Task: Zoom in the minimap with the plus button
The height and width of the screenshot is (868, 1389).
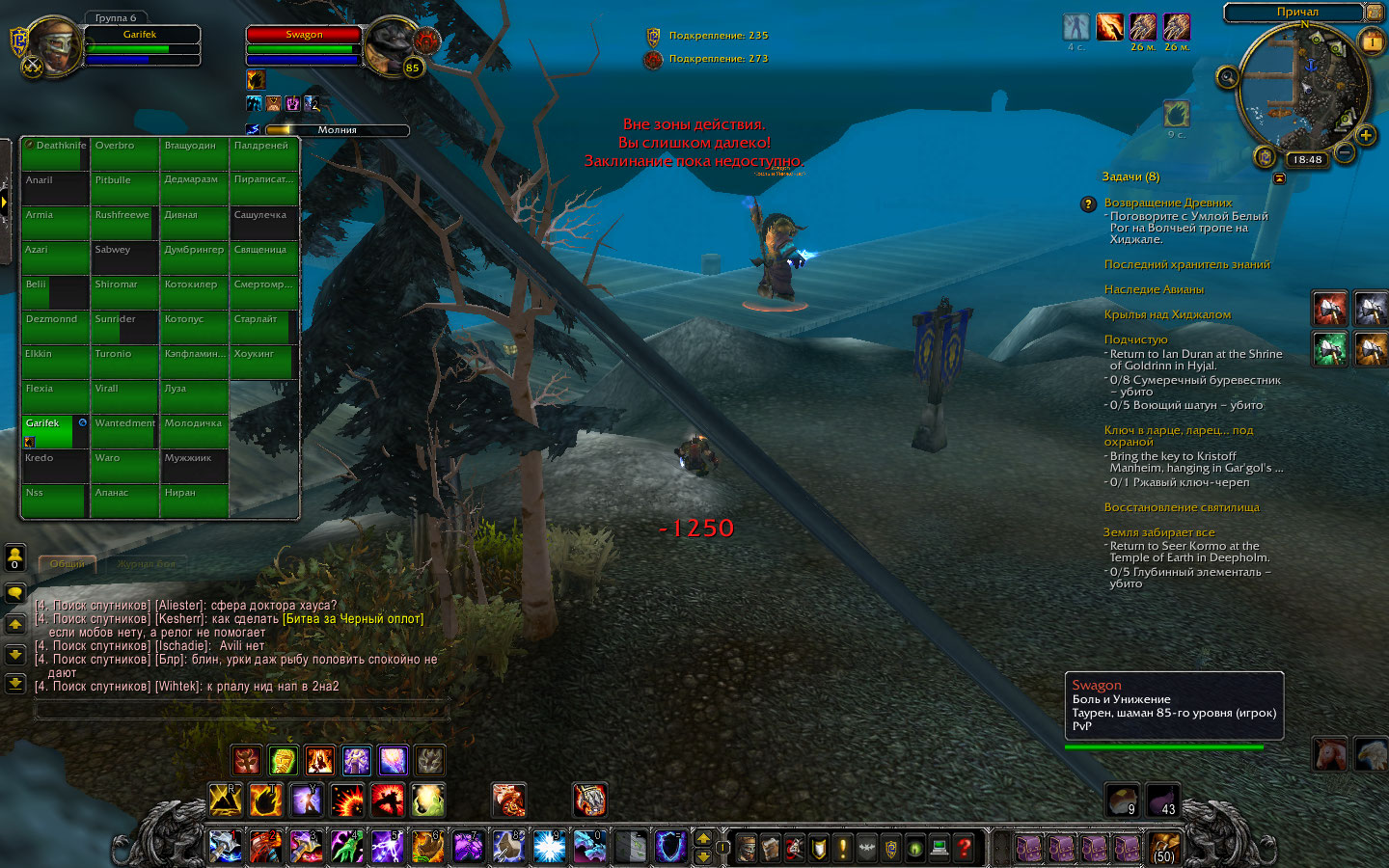Action: 1366,136
